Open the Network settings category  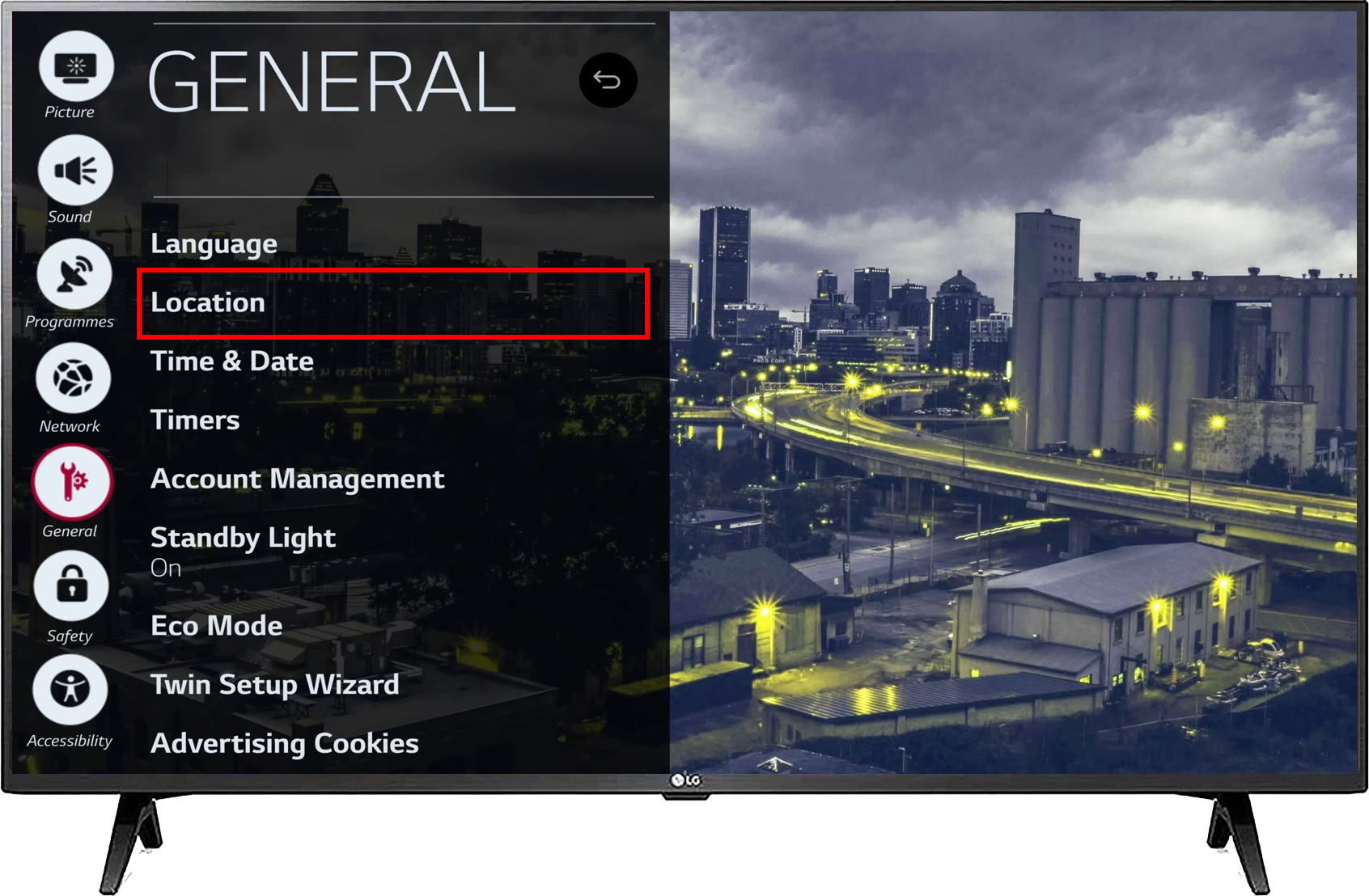(x=73, y=379)
